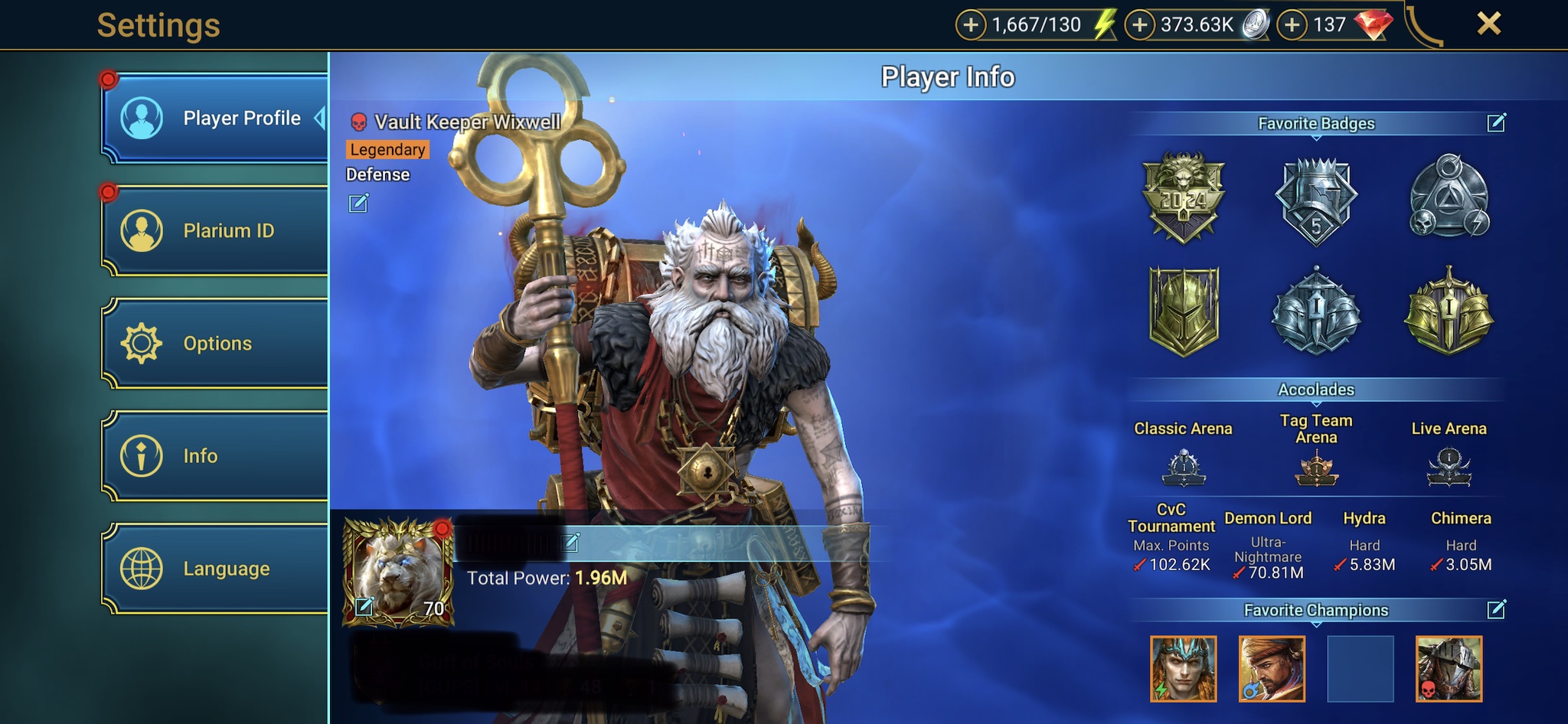Choose the Language settings
Viewport: 1568px width, 724px height.
click(215, 569)
